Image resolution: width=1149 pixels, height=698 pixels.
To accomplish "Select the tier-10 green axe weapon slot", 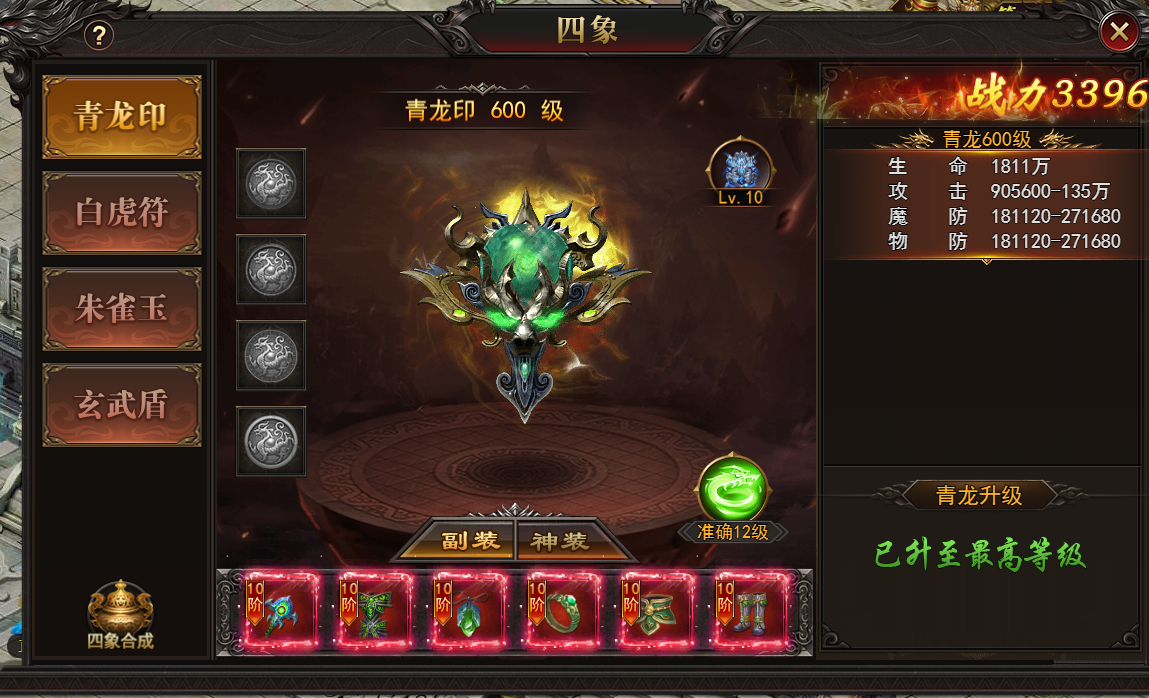I will 278,609.
